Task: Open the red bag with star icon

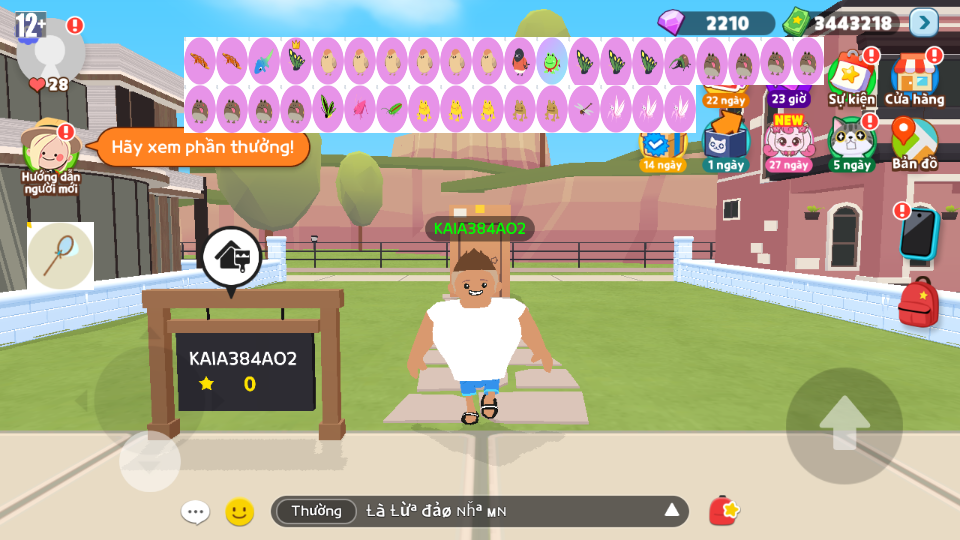Action: coord(723,511)
